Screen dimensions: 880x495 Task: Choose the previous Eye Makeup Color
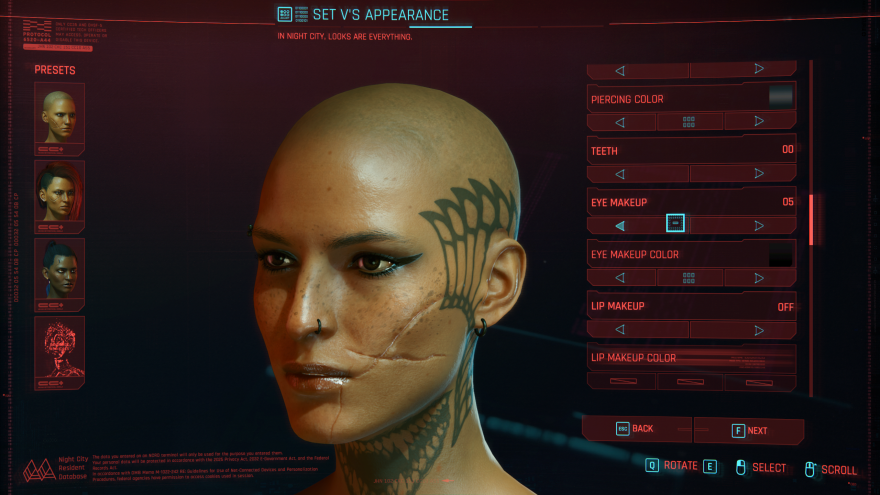[620, 278]
